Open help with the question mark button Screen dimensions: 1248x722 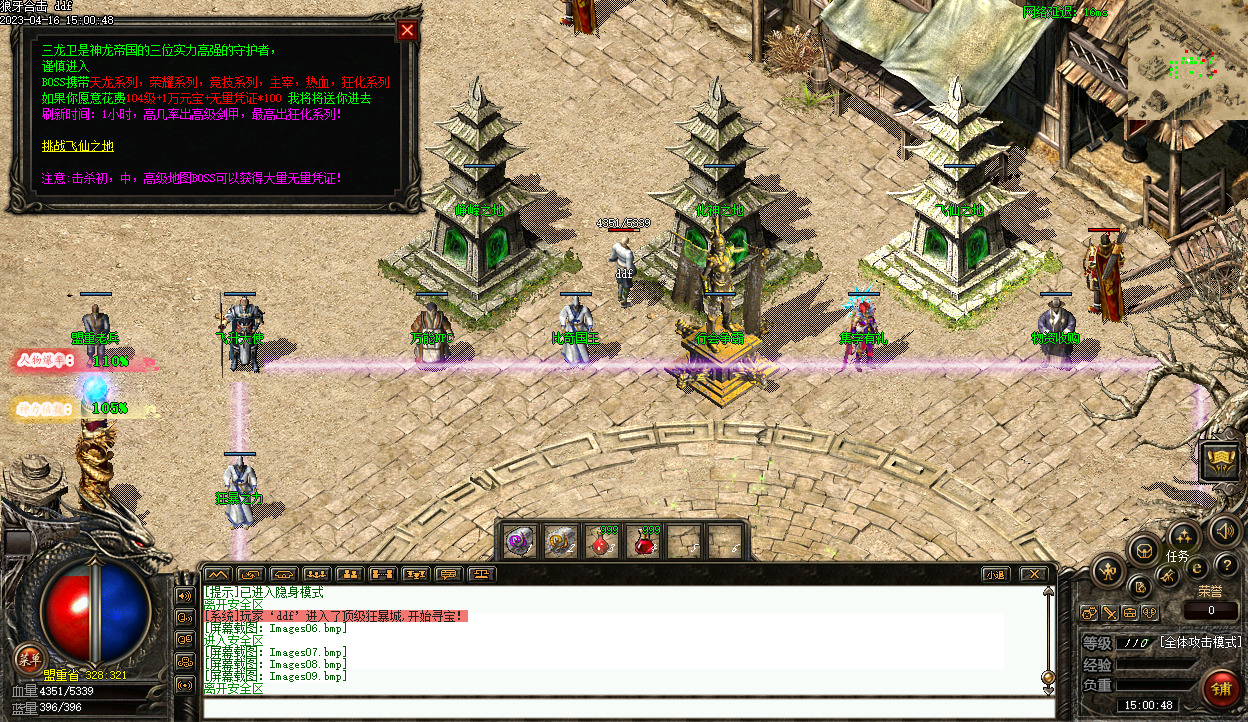pyautogui.click(x=1226, y=566)
